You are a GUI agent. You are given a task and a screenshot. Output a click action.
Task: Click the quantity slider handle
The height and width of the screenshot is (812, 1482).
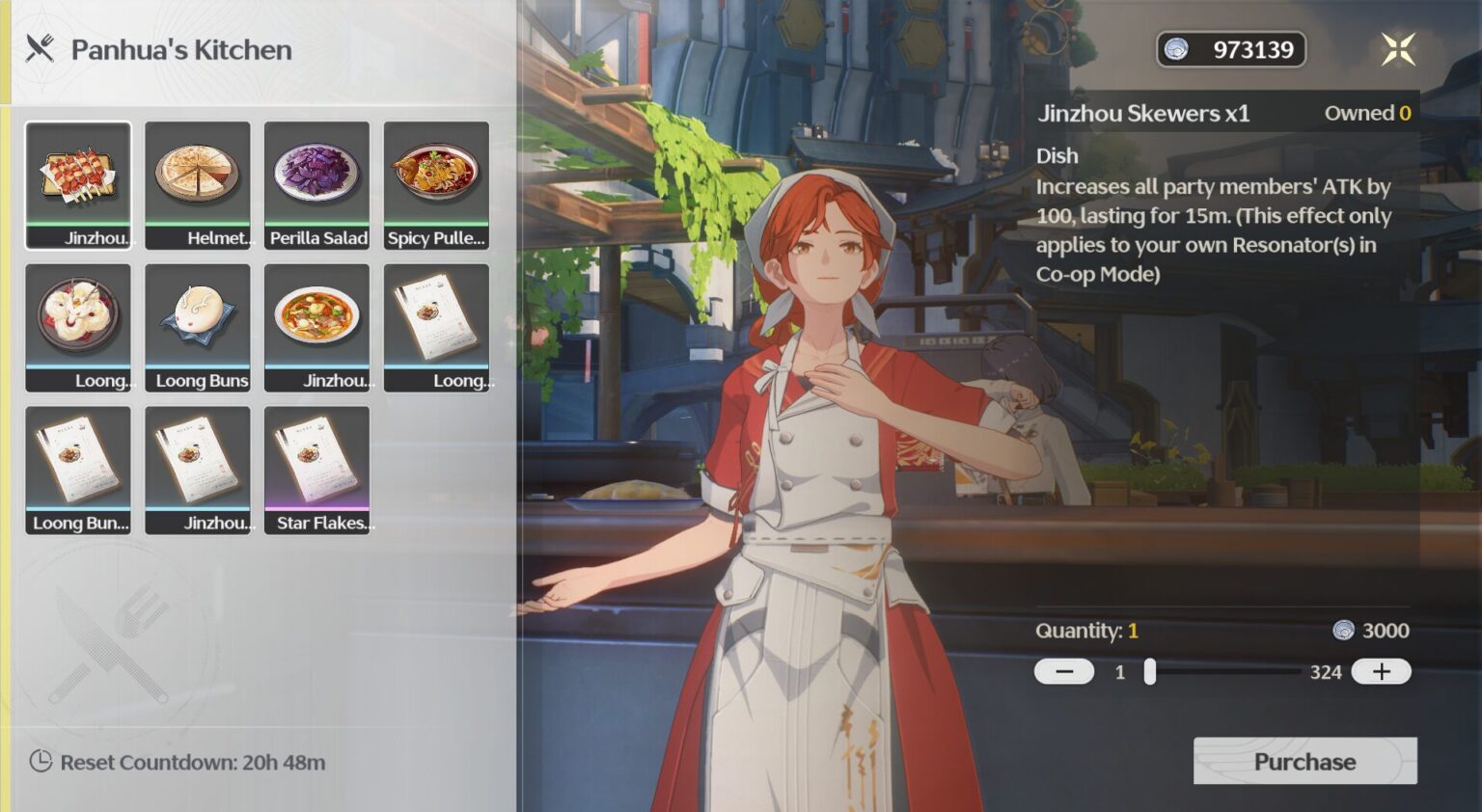[1150, 671]
